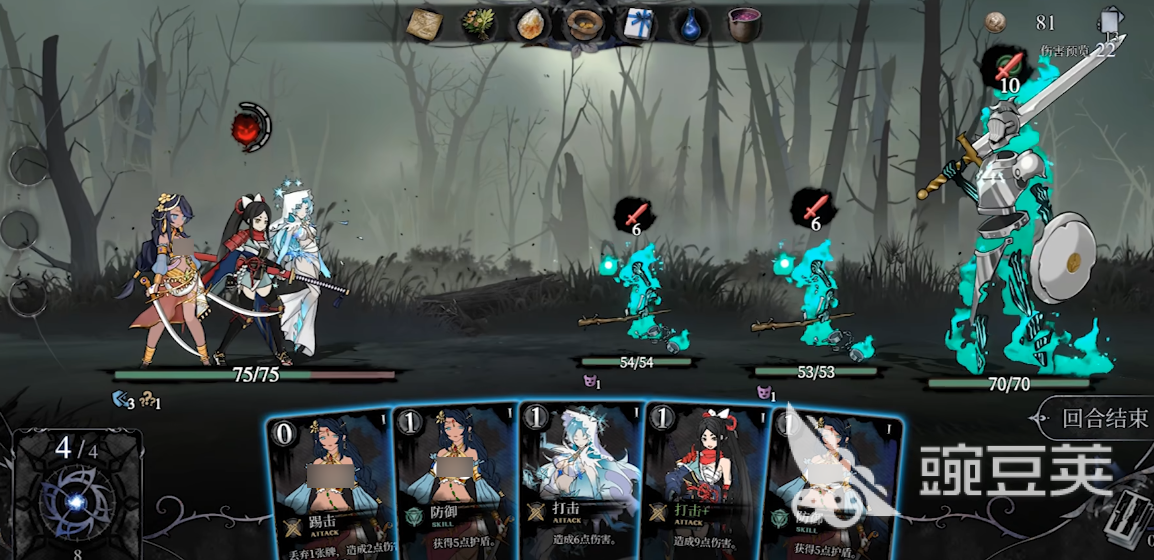1154x560 pixels.
Task: Inspect the purple cauldron relic
Action: tap(743, 24)
